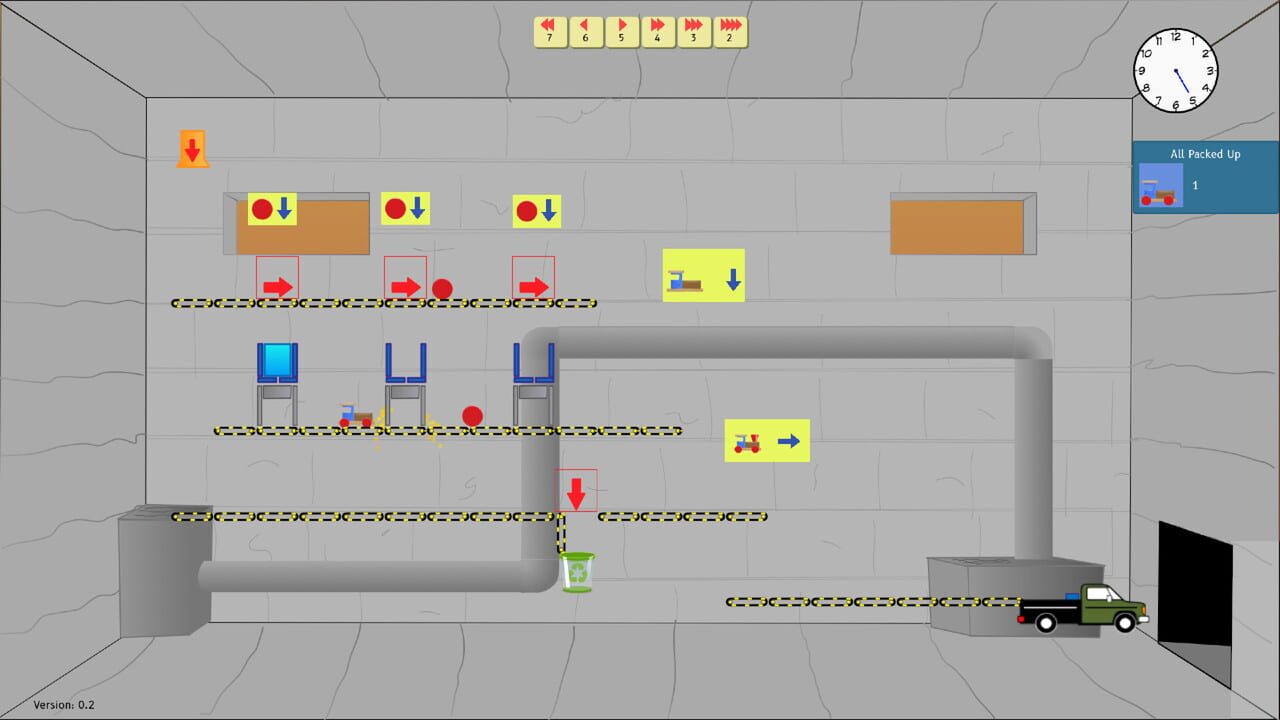Click the workbench with down arrow sign
Screen dimensions: 1280x720
[x=703, y=276]
